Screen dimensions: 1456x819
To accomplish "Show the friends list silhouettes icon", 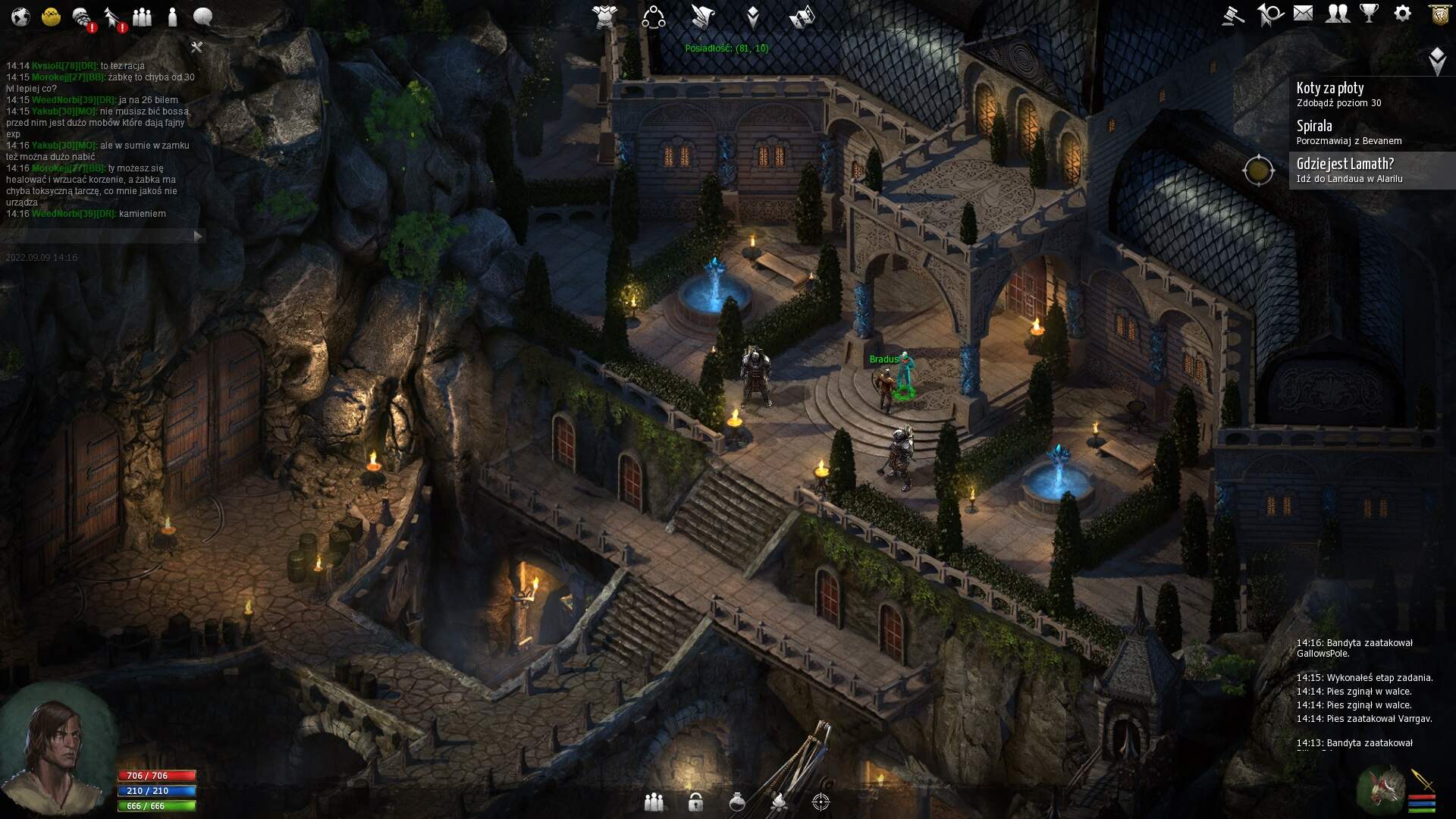I will pos(1337,14).
